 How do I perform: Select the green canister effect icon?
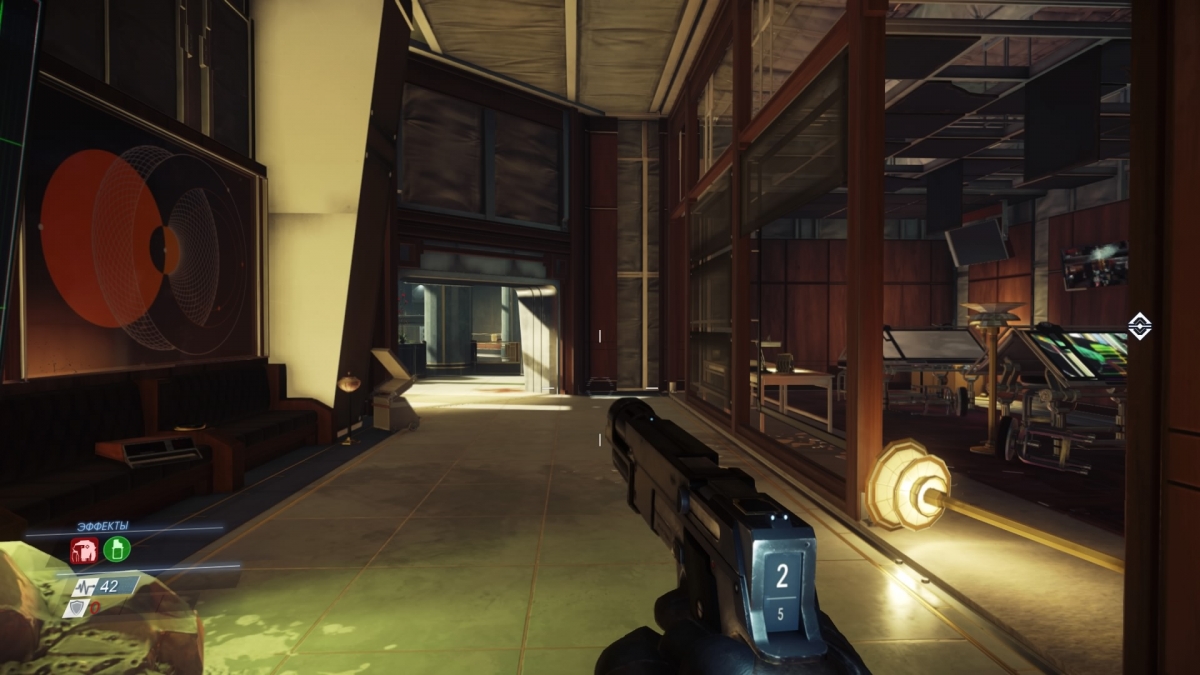point(117,549)
